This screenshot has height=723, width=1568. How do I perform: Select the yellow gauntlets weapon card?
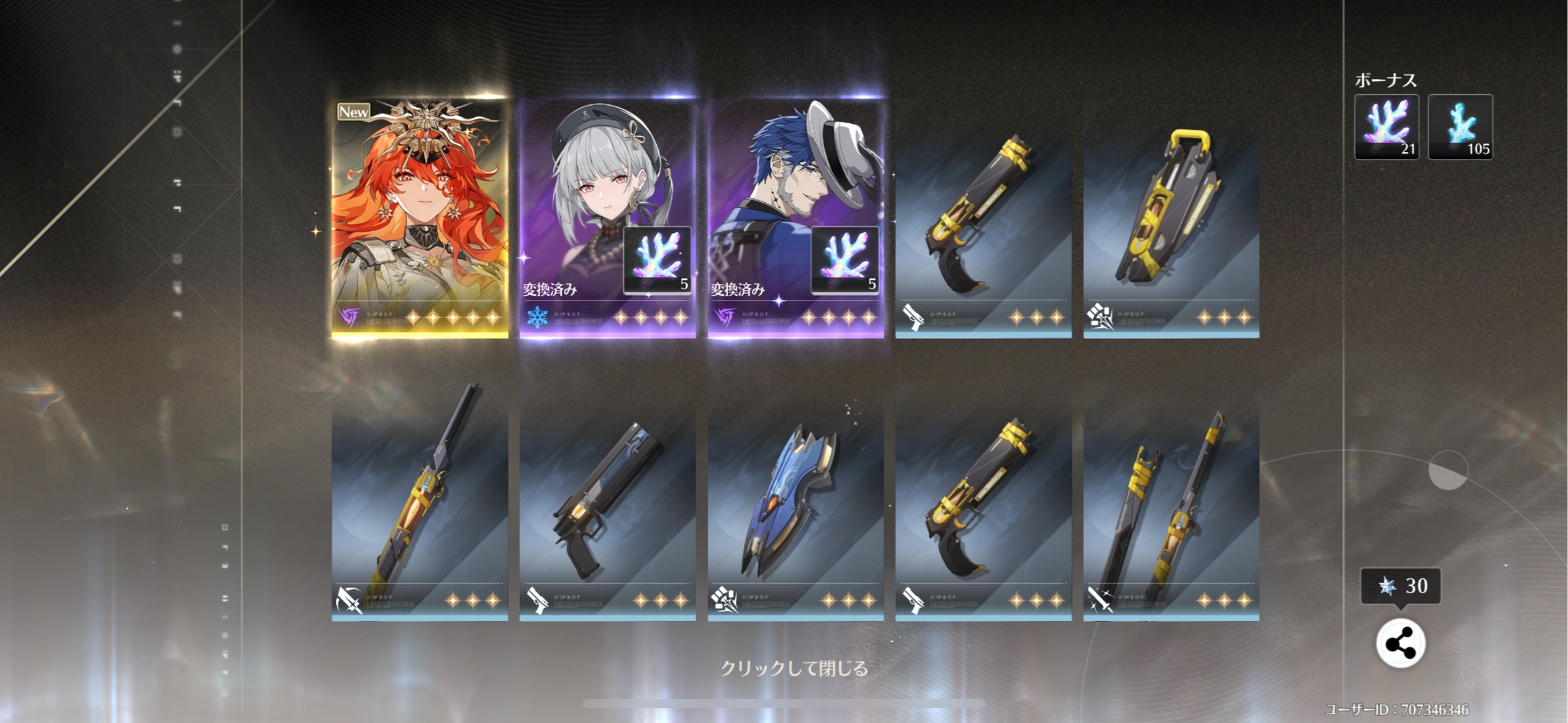tap(1171, 228)
